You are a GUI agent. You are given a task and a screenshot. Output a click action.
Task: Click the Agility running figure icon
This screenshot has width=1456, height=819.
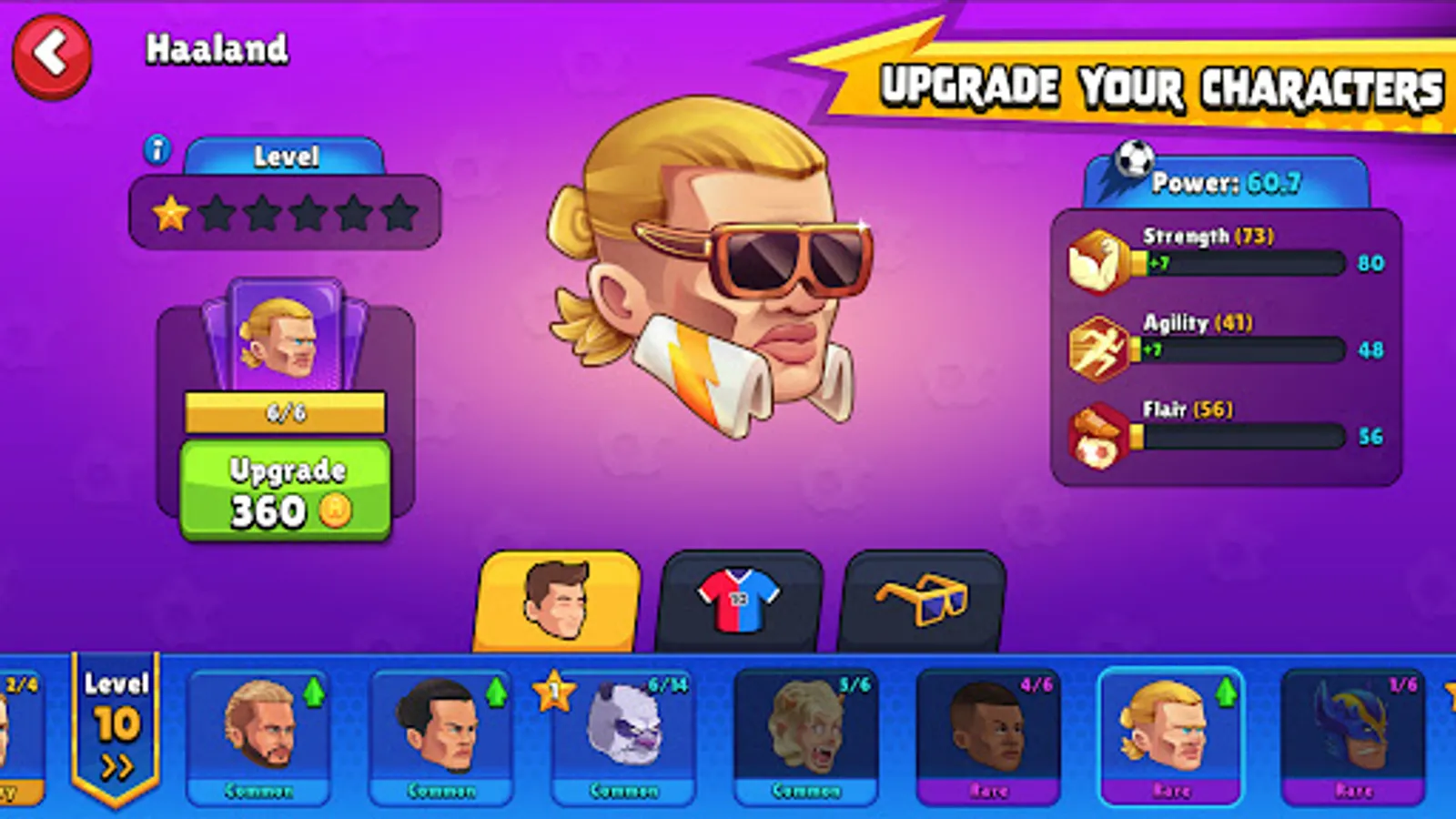point(1097,349)
